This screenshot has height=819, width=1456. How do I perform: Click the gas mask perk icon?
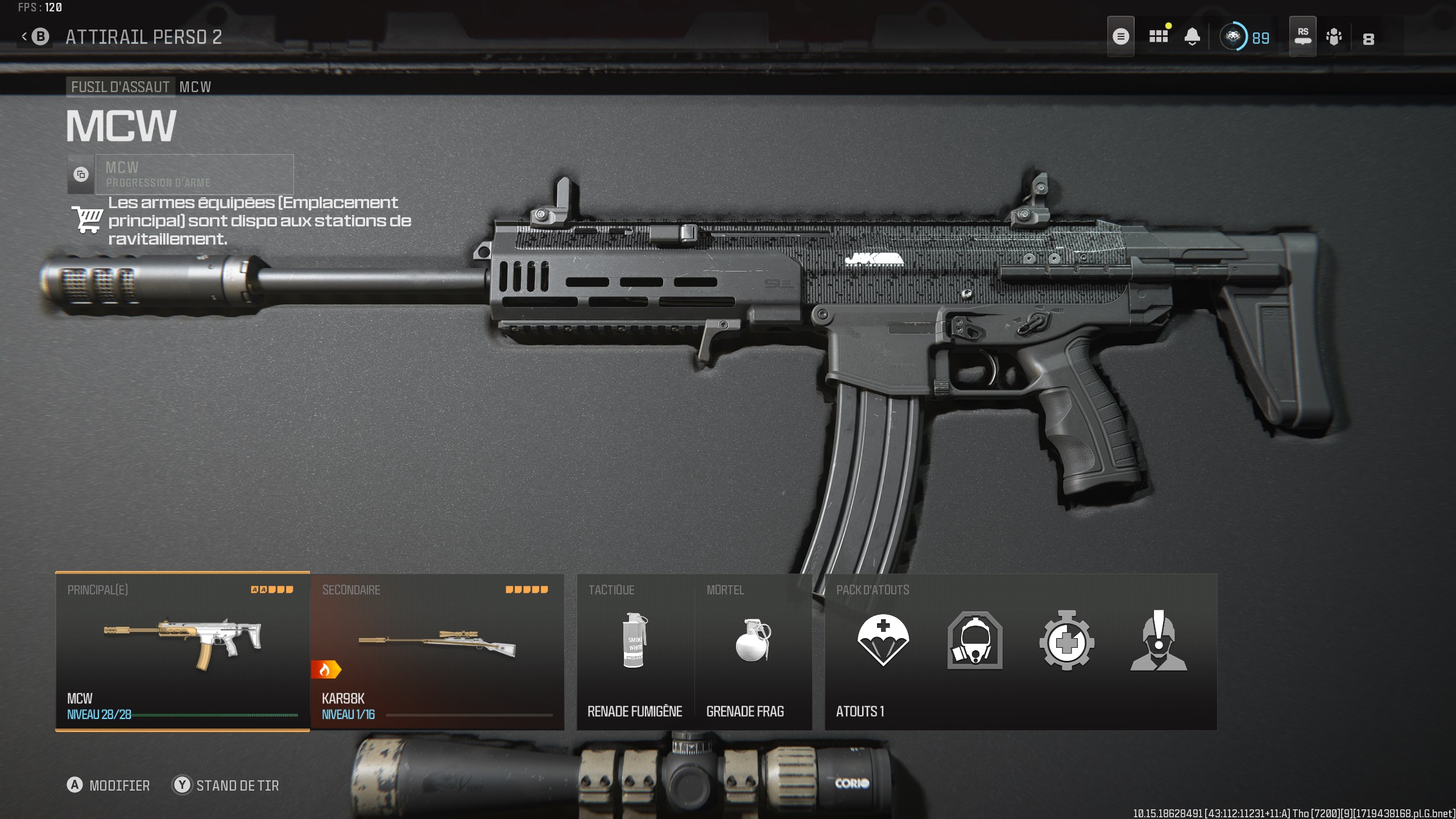point(974,643)
